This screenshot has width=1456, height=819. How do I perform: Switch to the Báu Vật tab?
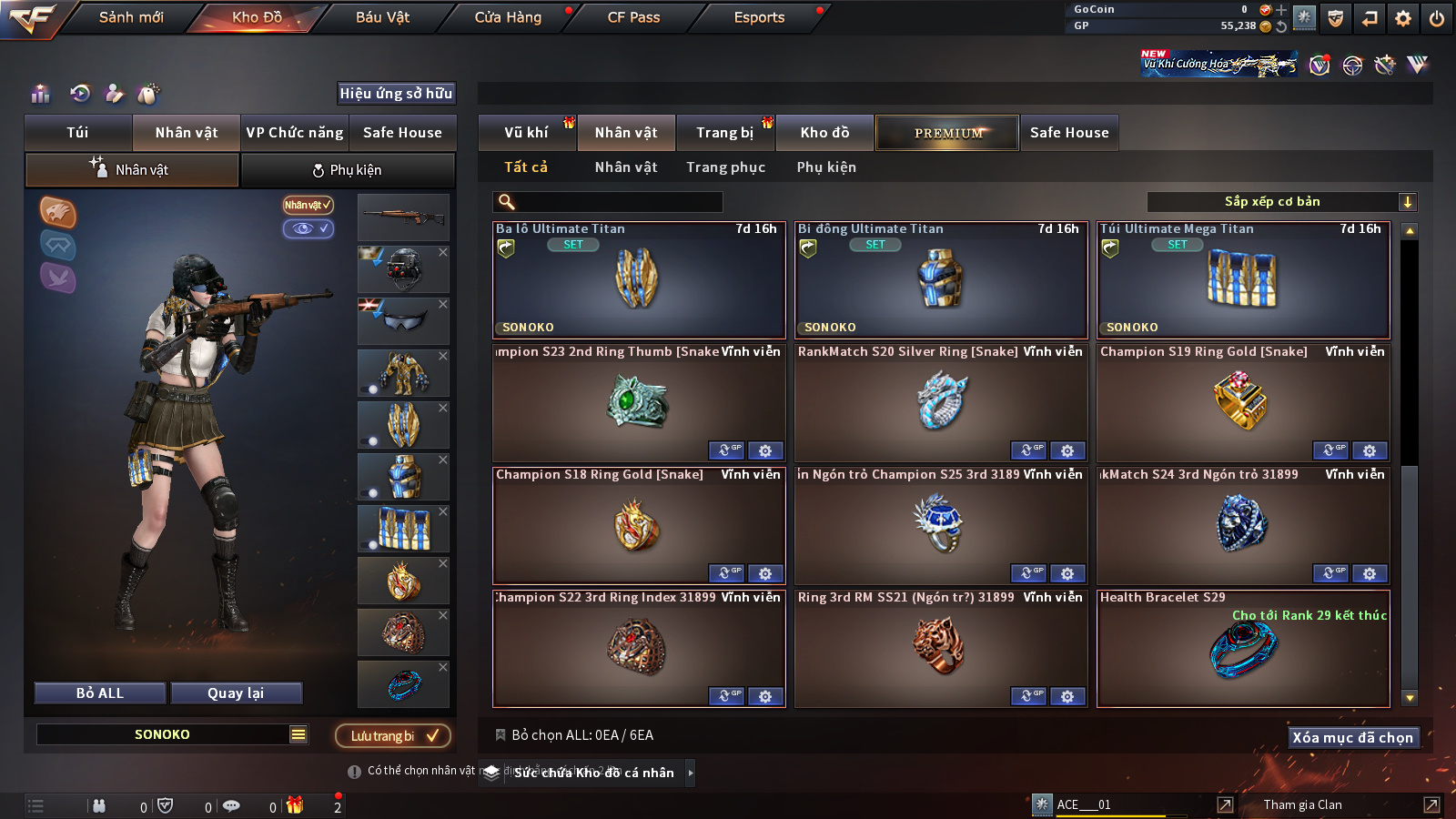(382, 17)
